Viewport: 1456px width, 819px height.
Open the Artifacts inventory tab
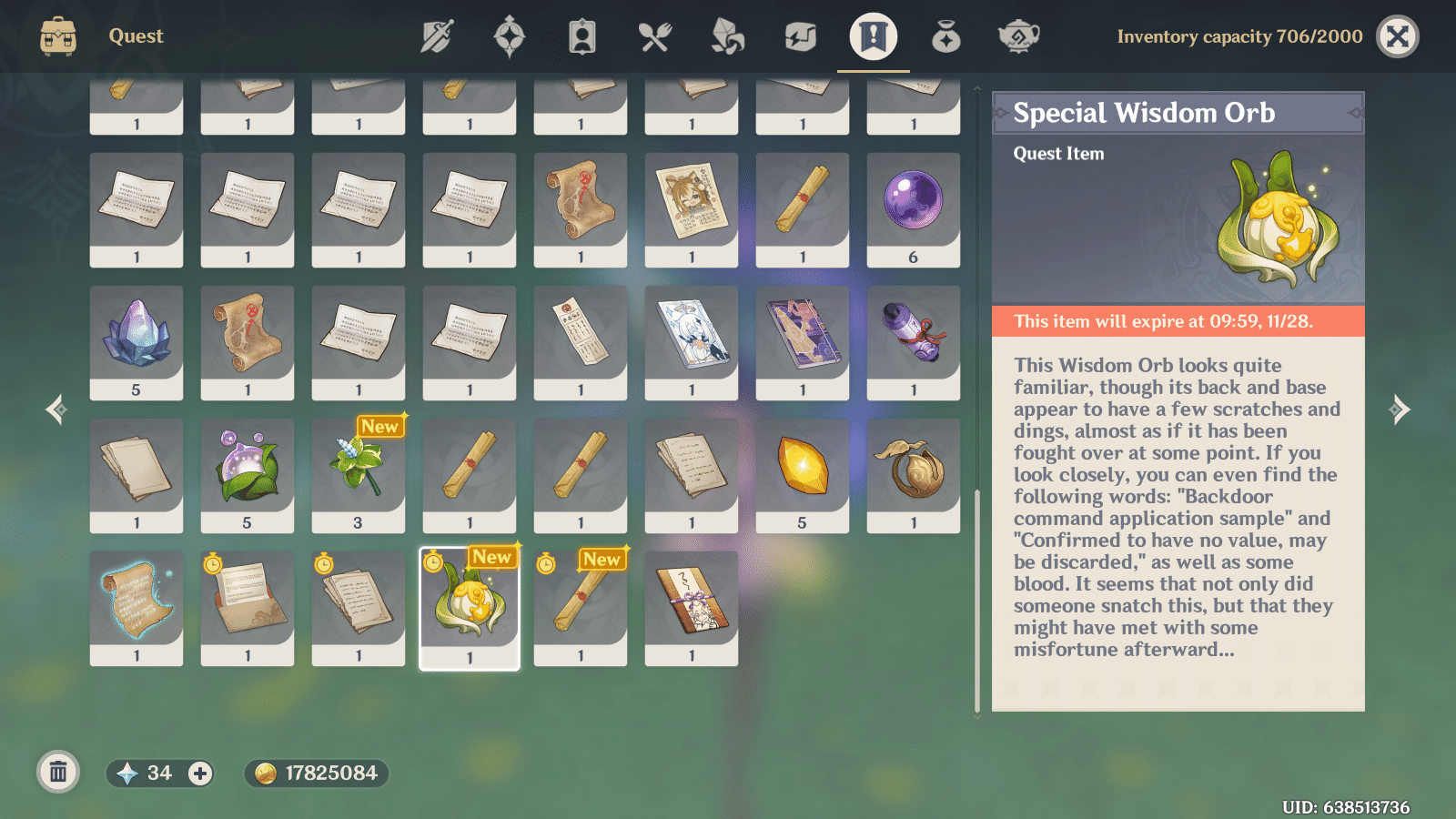[x=510, y=36]
